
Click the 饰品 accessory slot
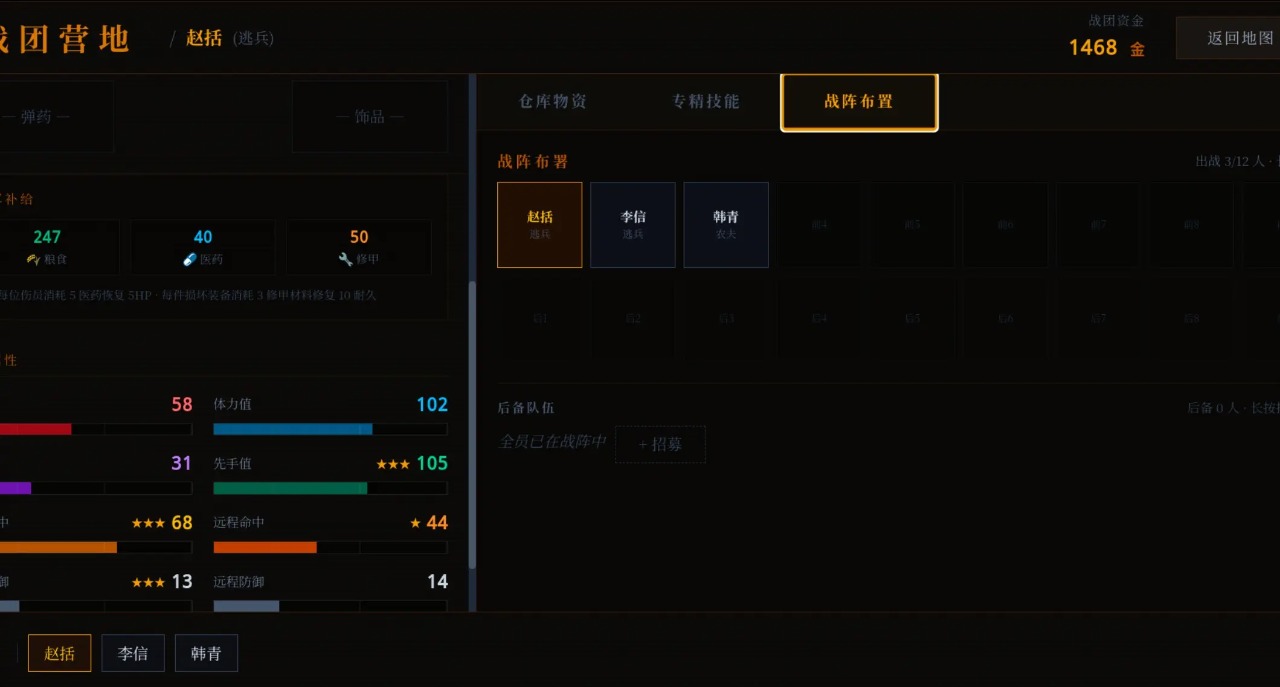(x=369, y=117)
